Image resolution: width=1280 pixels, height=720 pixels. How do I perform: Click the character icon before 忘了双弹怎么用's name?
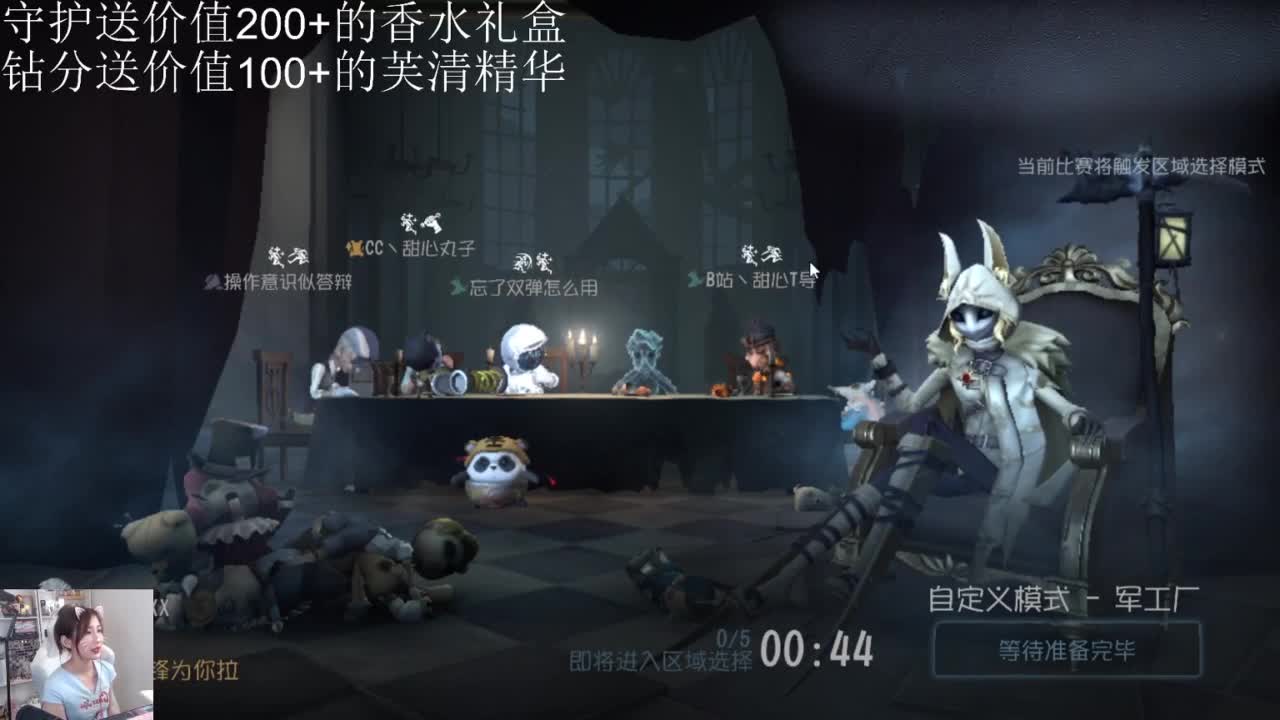coord(459,290)
